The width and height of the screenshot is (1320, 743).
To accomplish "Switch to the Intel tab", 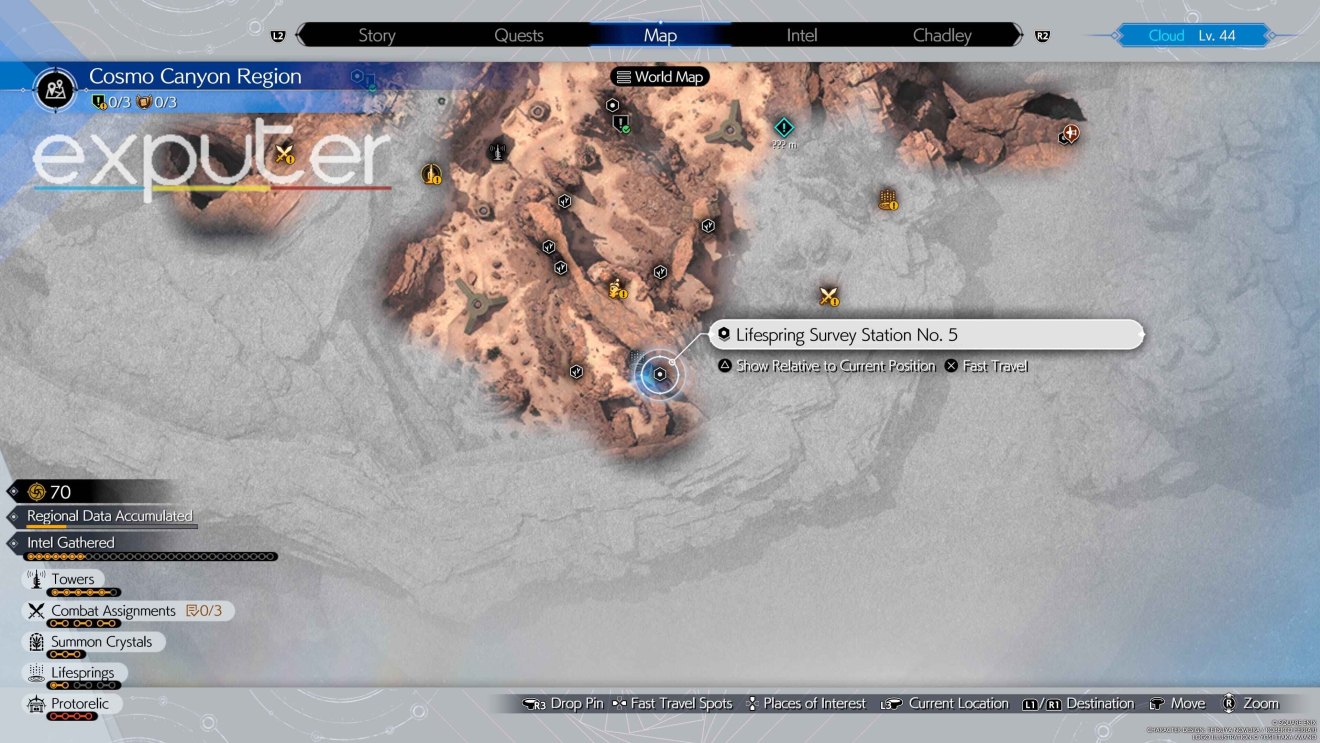I will tap(801, 34).
